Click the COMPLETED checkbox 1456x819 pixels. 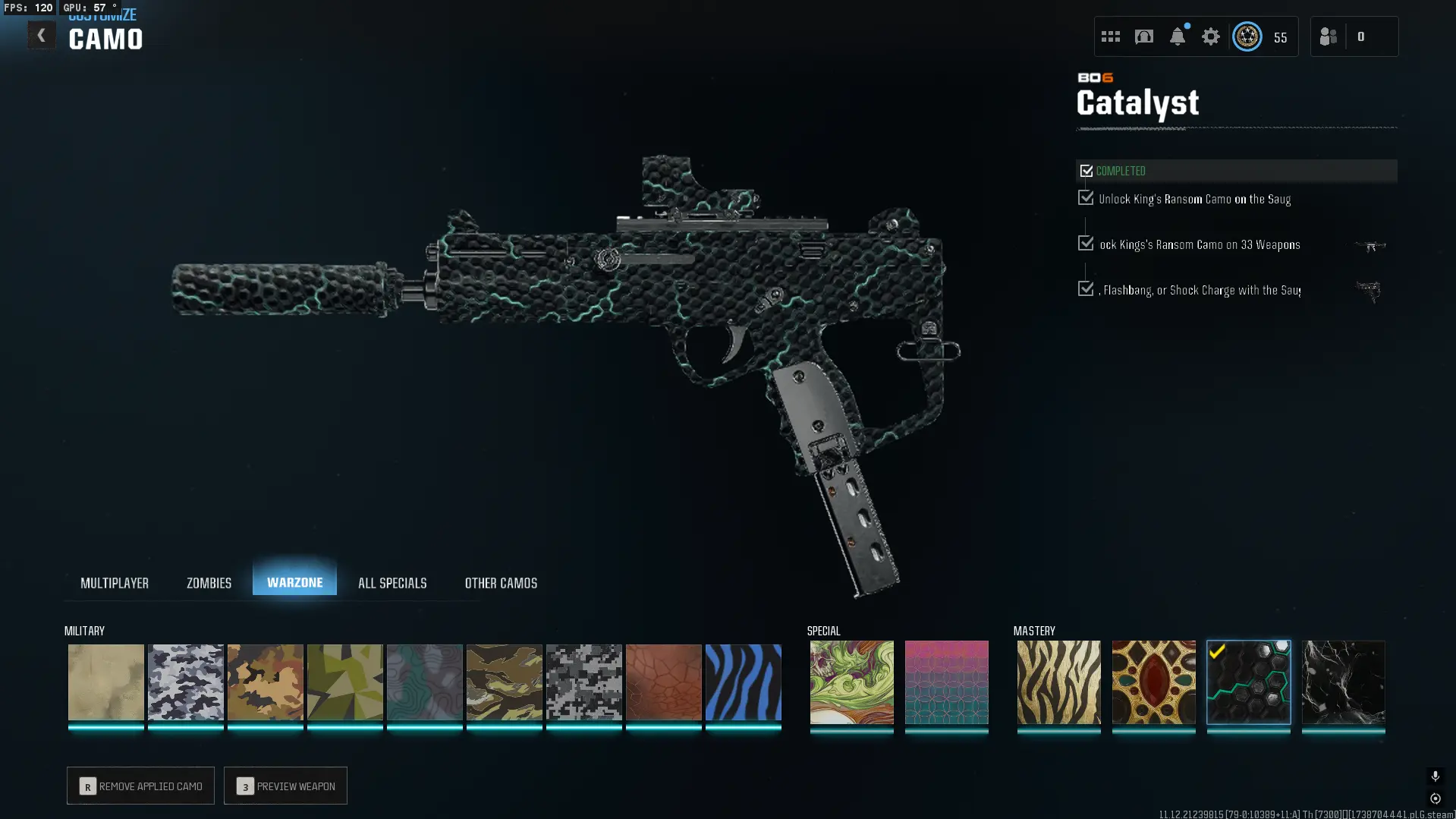[x=1086, y=170]
